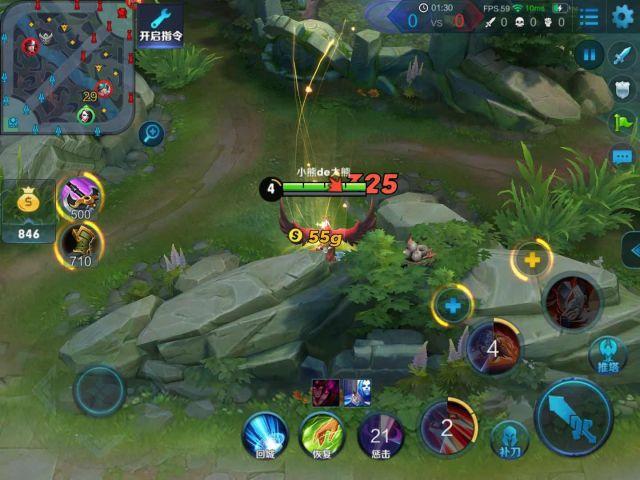Send the shield retreat signal
640x480 pixels.
pyautogui.click(x=622, y=89)
